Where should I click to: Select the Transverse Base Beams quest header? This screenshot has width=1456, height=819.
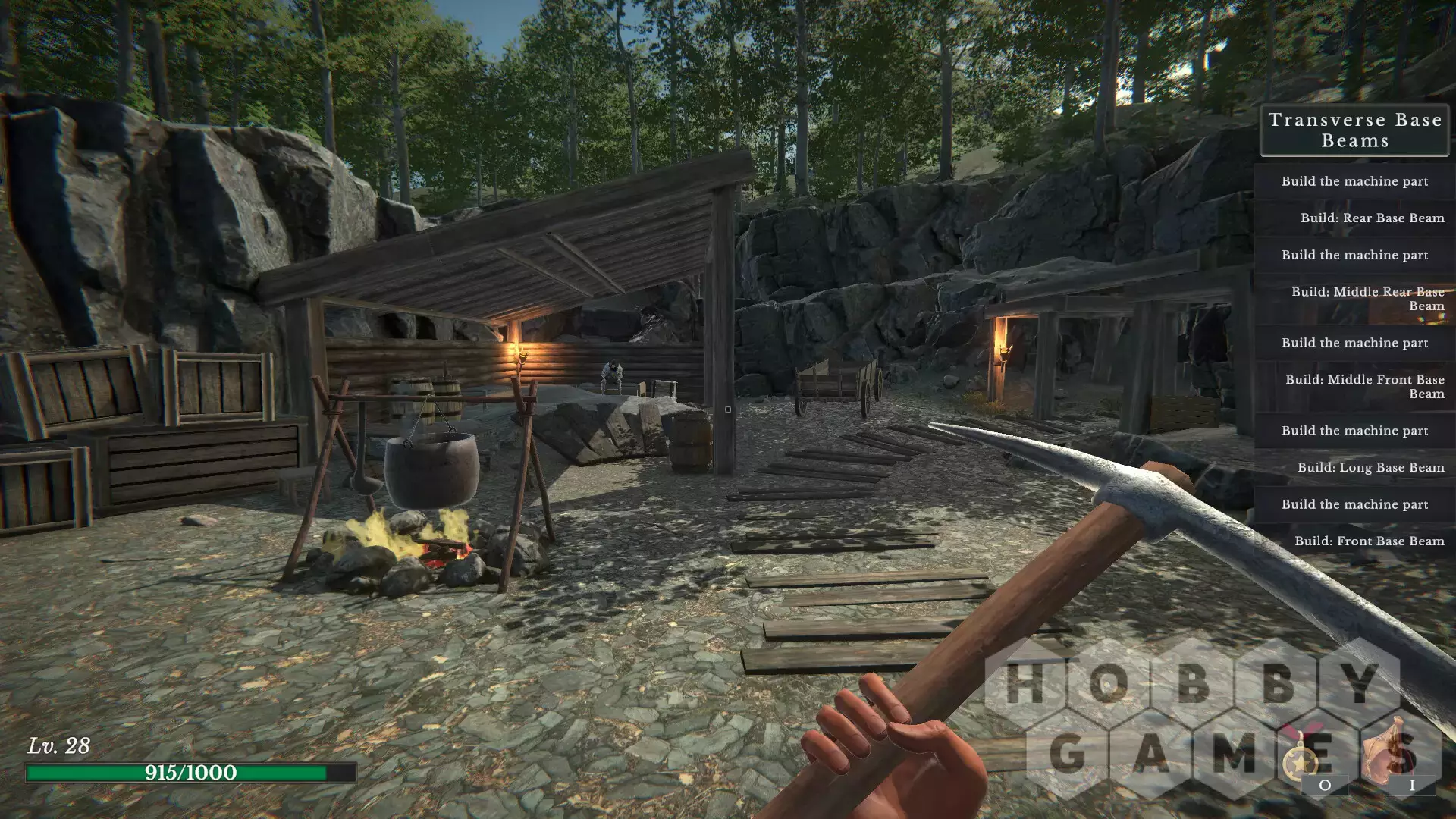point(1354,130)
